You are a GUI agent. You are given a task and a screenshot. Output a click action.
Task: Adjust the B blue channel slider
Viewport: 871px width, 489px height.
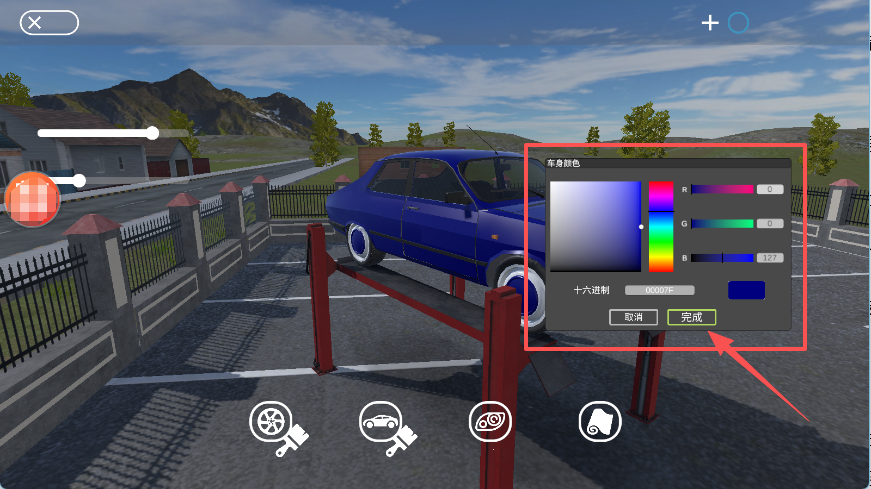coord(722,258)
